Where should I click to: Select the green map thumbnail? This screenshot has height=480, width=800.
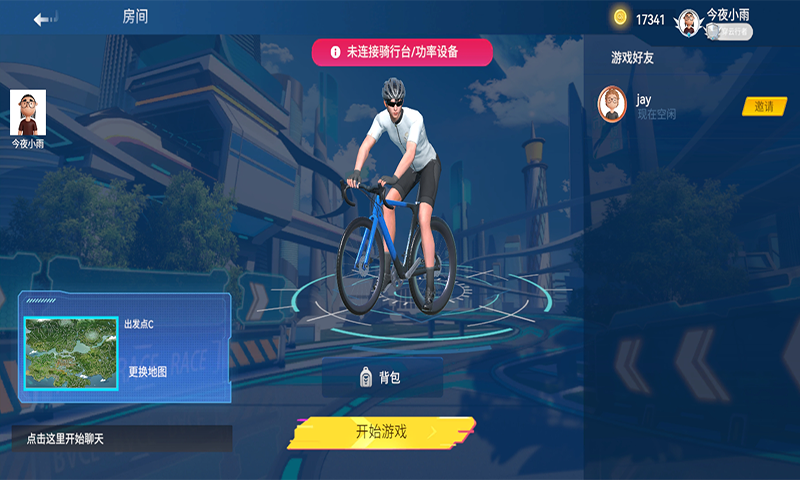pos(71,353)
